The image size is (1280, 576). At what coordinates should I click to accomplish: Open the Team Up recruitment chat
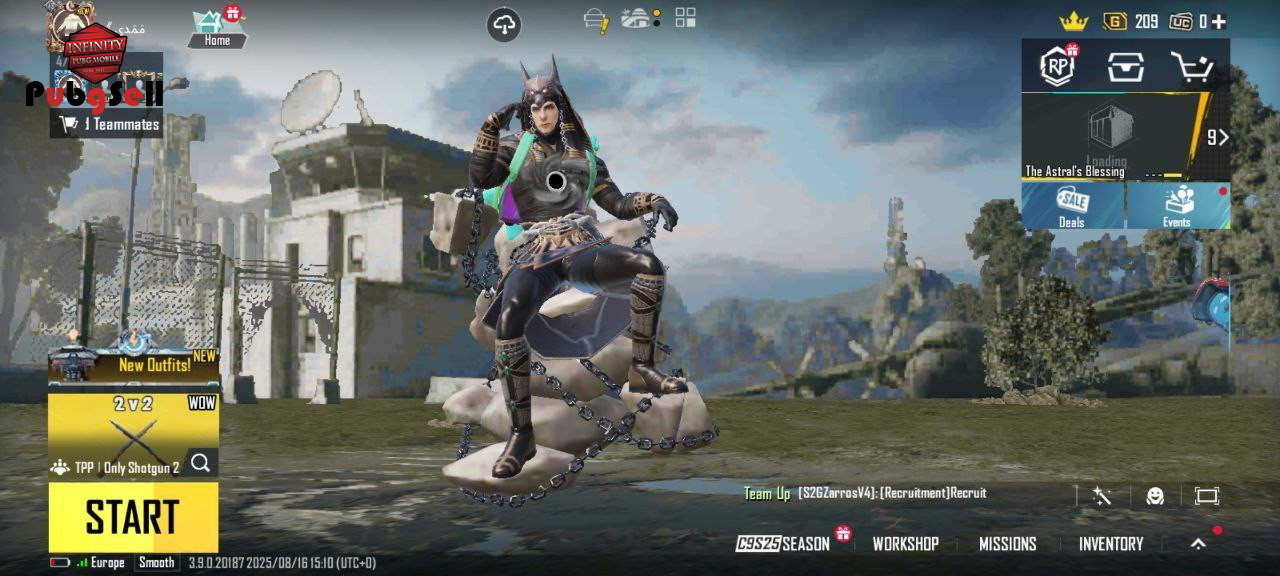tap(865, 493)
